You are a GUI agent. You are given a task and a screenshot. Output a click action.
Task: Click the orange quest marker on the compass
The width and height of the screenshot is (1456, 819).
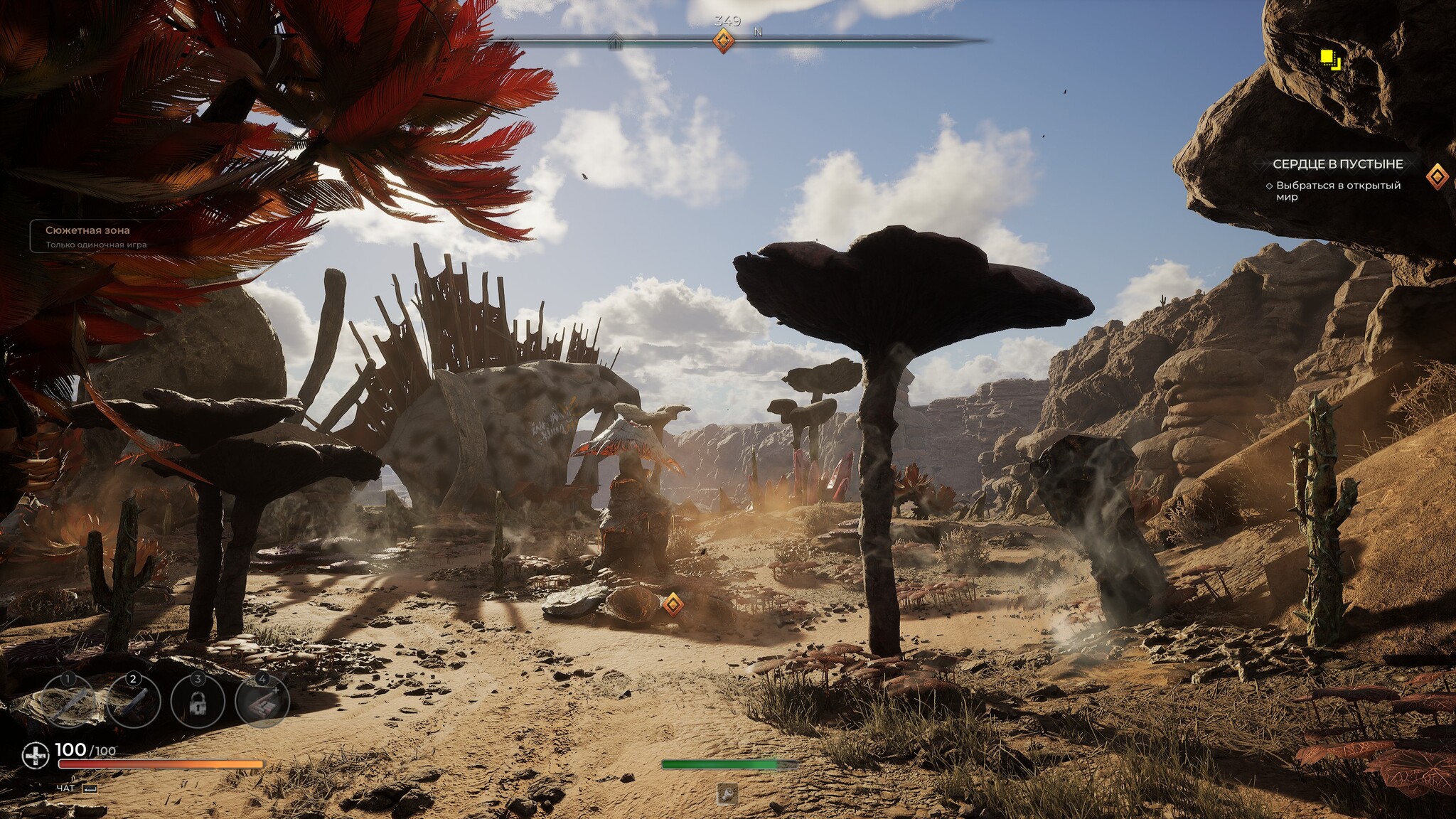pyautogui.click(x=723, y=41)
